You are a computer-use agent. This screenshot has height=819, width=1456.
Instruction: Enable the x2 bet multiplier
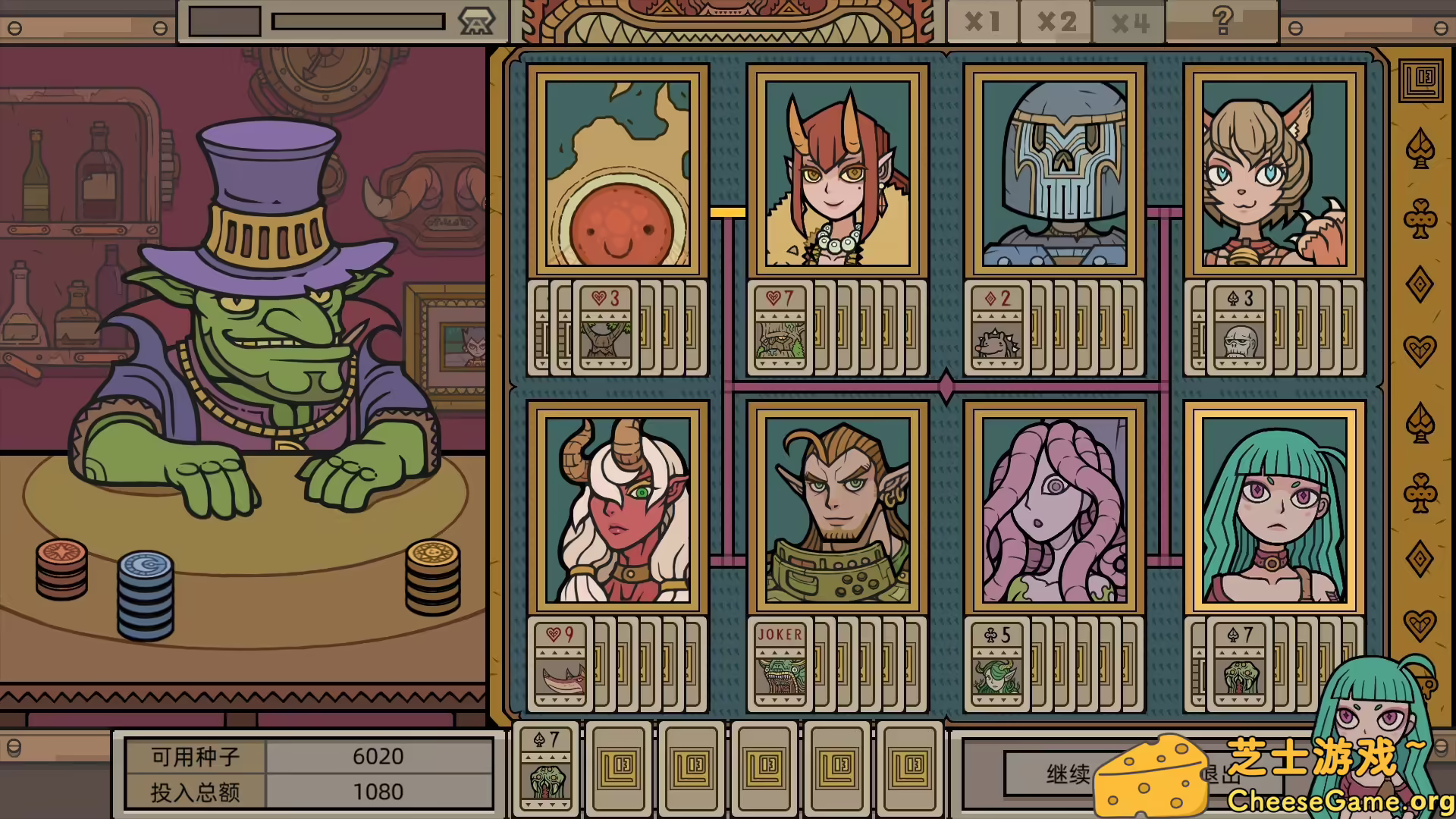click(1056, 21)
